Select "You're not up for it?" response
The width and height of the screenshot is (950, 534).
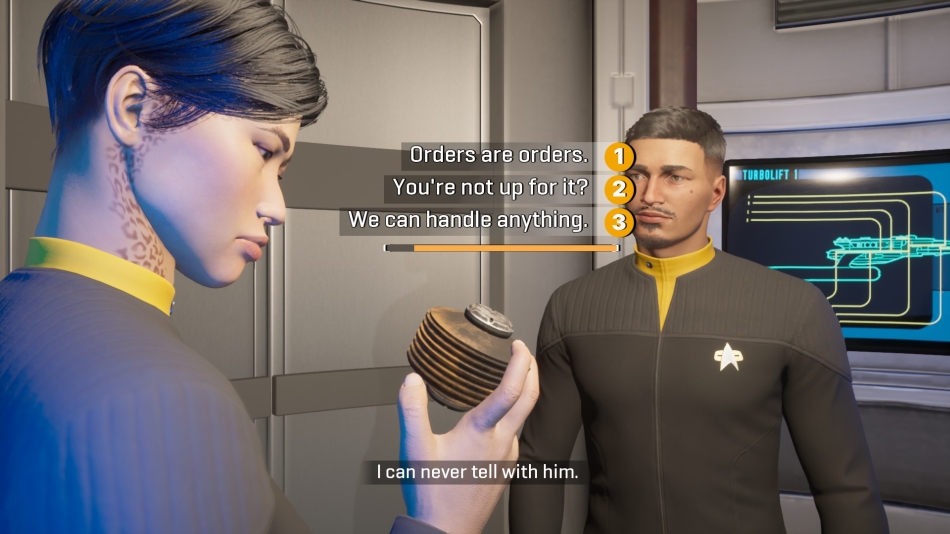tap(489, 188)
